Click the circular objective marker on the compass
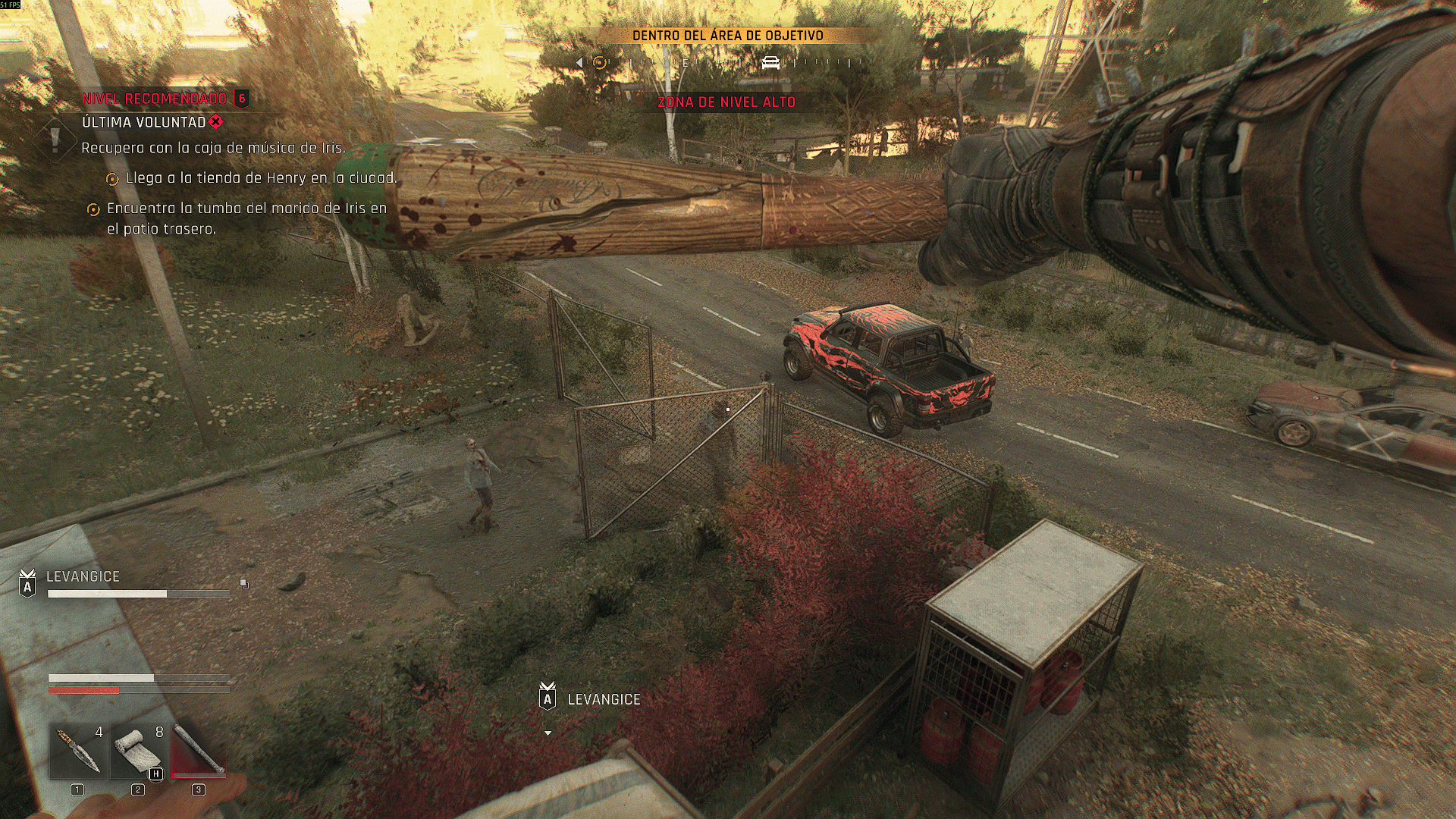1456x819 pixels. tap(600, 63)
